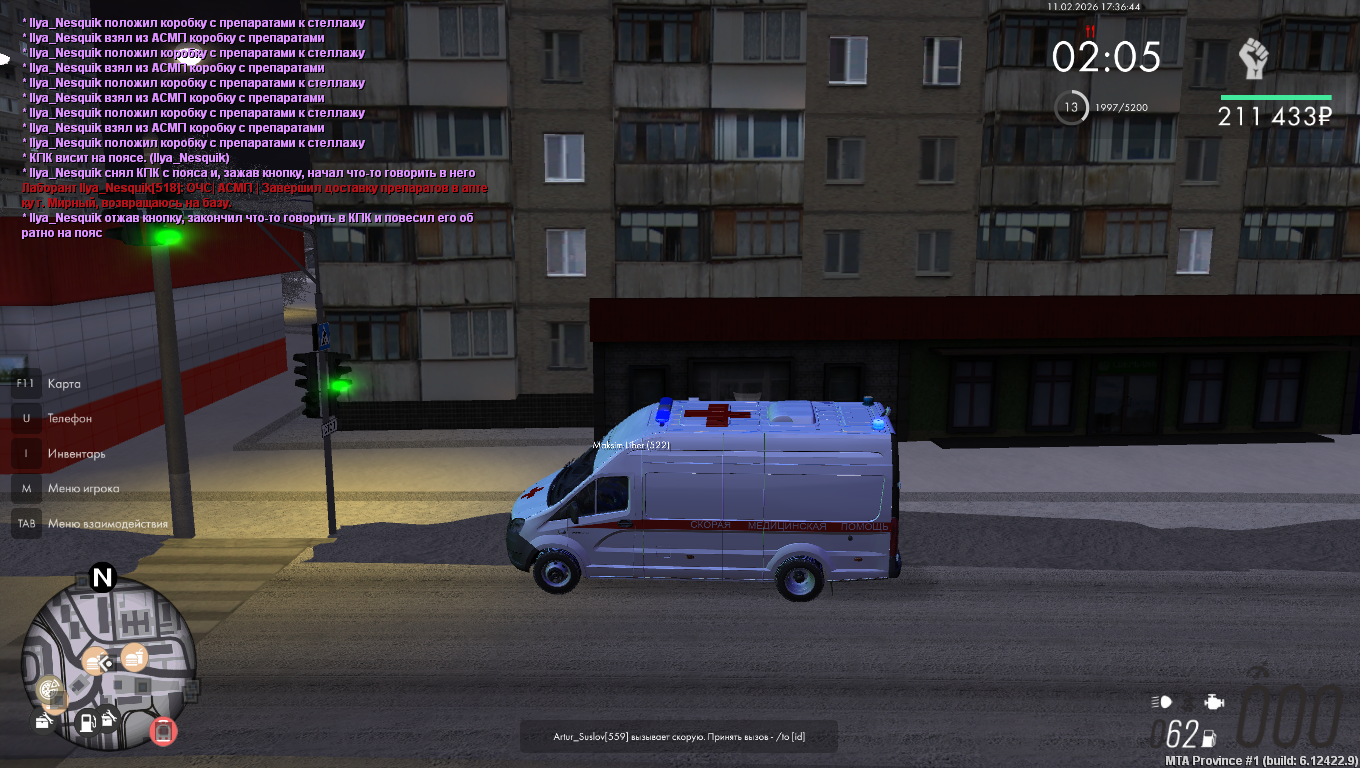Select the pizza marker on the minimap
The image size is (1360, 768).
pyautogui.click(x=48, y=689)
